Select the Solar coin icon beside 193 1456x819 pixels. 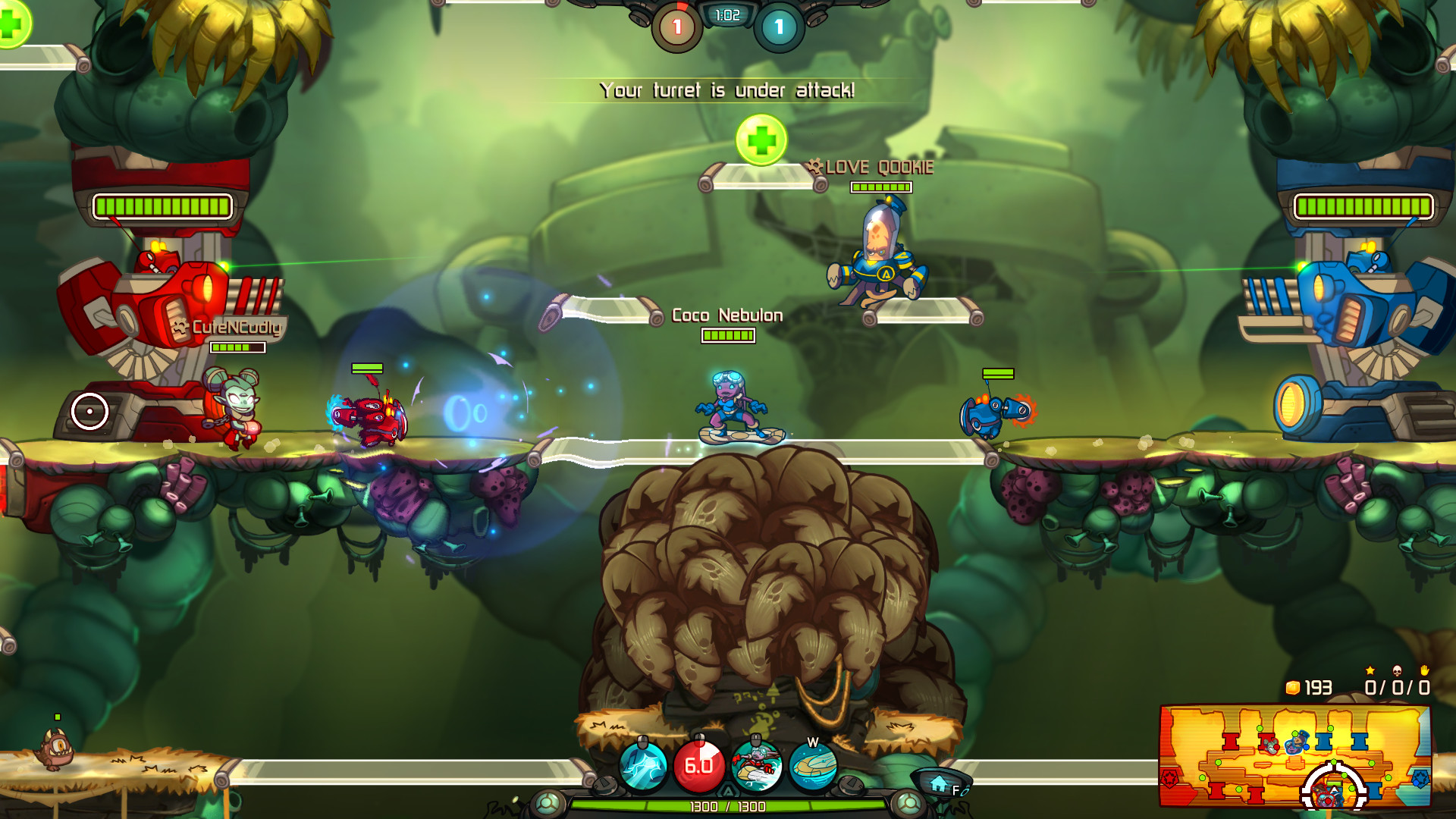[1291, 687]
